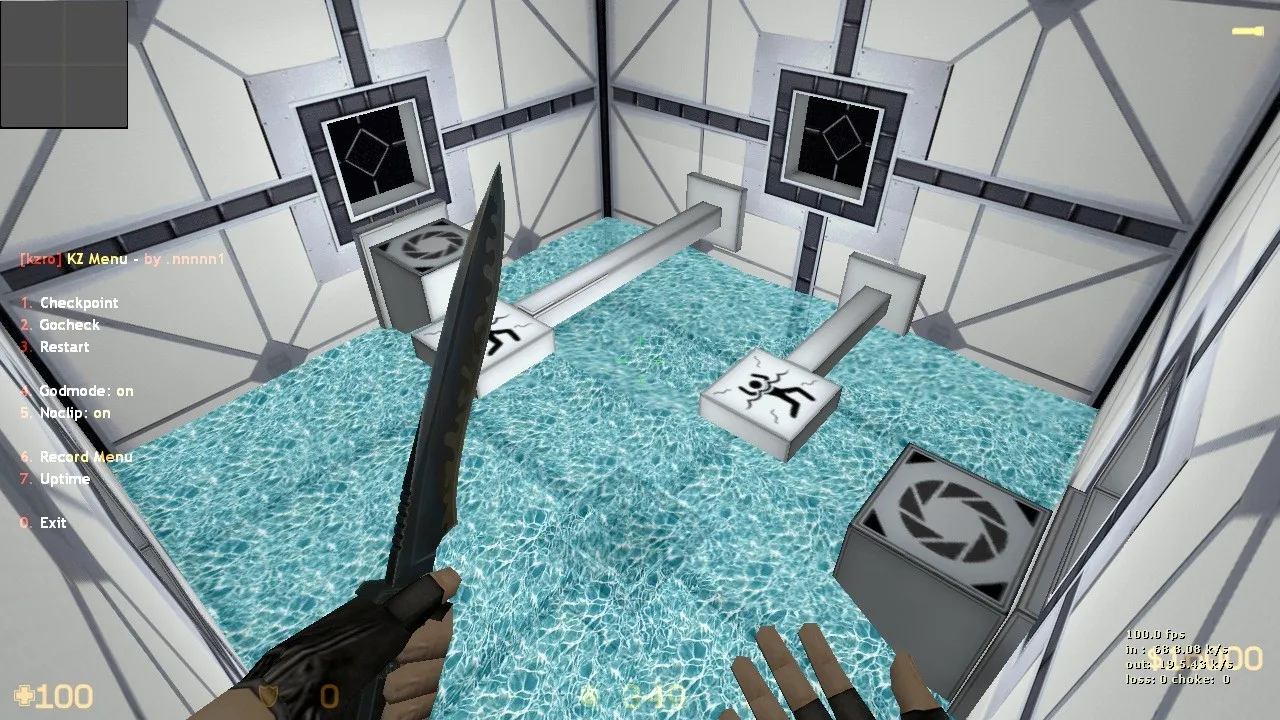Click the radar minimap in the top-left
Viewport: 1280px width, 720px height.
[64, 64]
